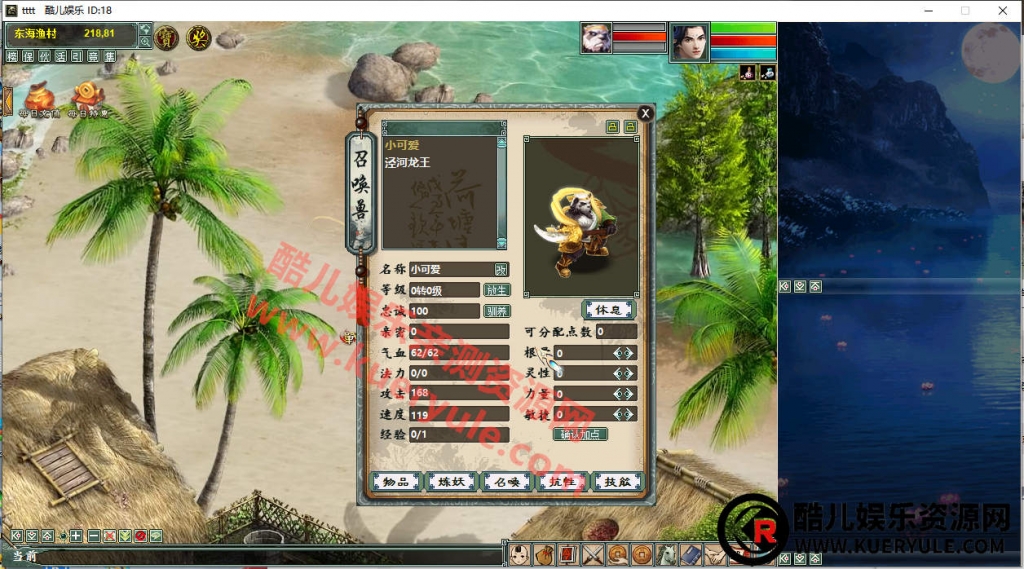The image size is (1024, 569).
Task: Click the magnifier button beside the map name
Action: tap(146, 41)
